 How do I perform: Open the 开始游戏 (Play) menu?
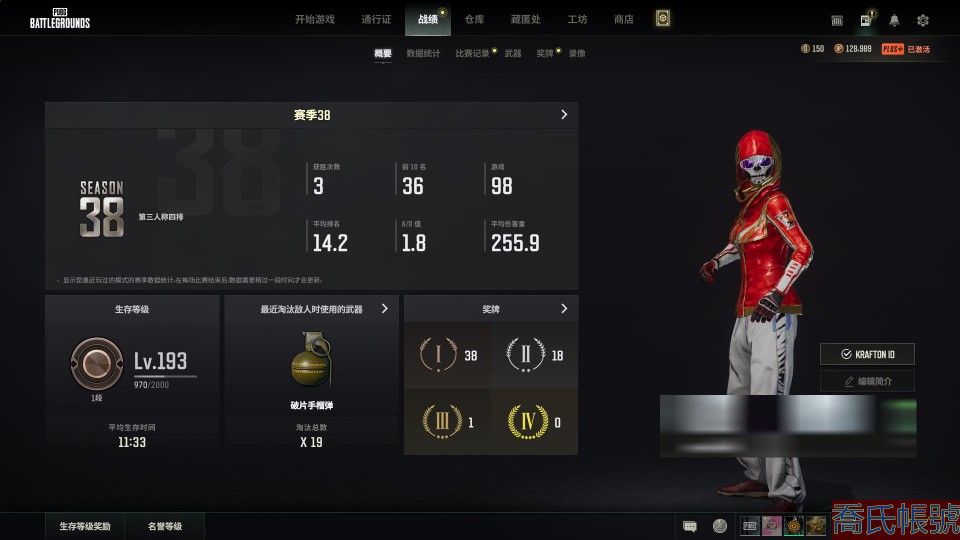pyautogui.click(x=315, y=19)
